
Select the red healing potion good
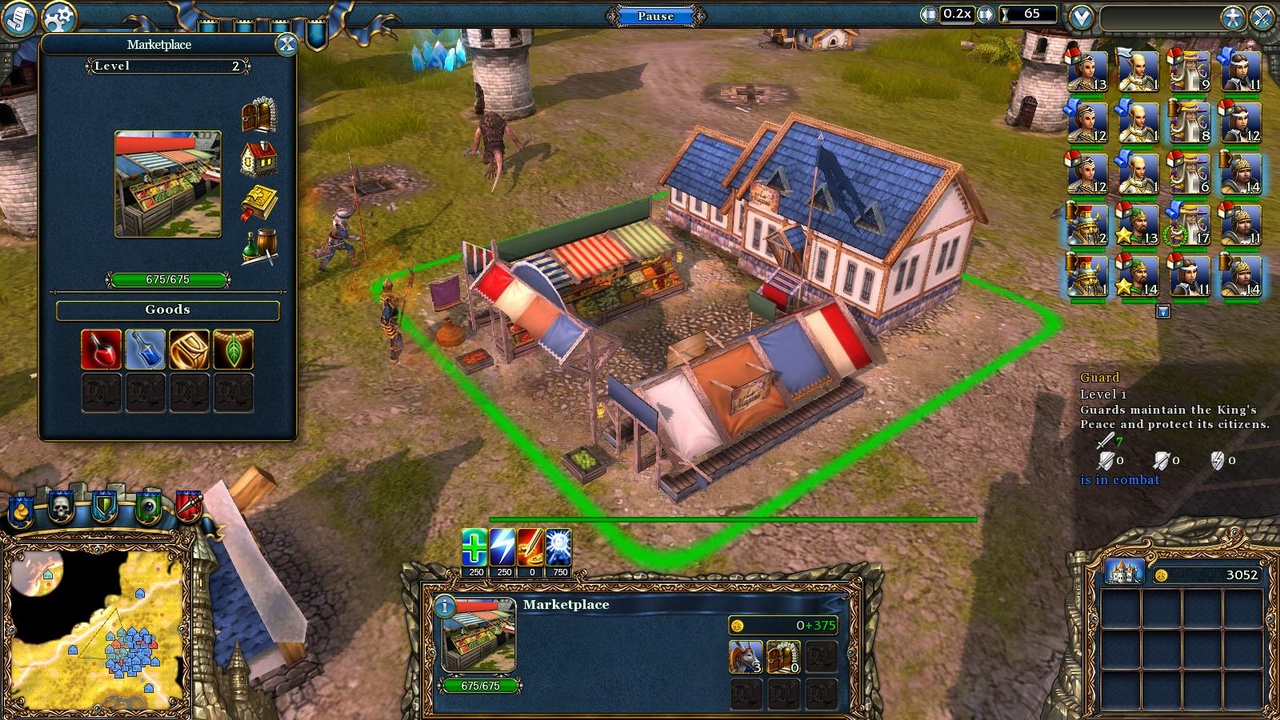101,347
